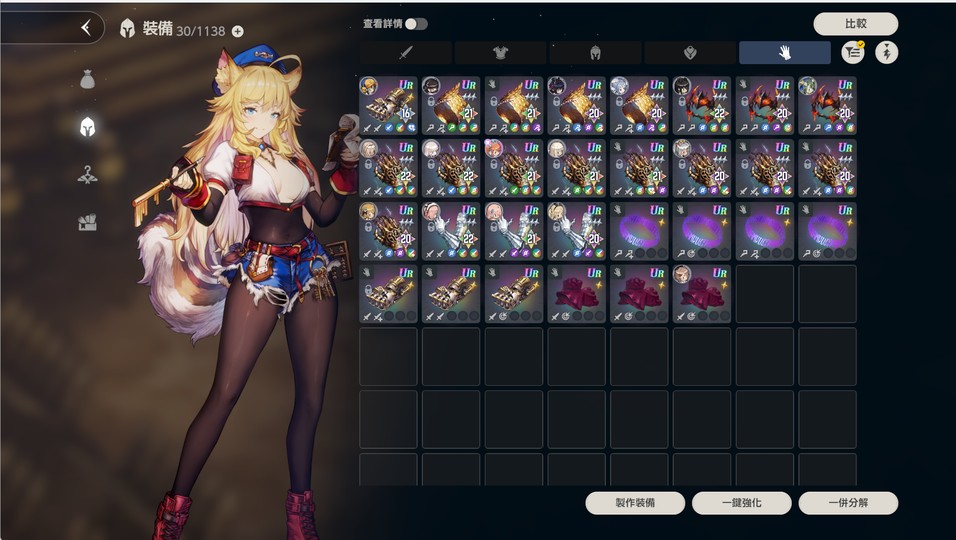Open the equipment filter options

point(853,53)
